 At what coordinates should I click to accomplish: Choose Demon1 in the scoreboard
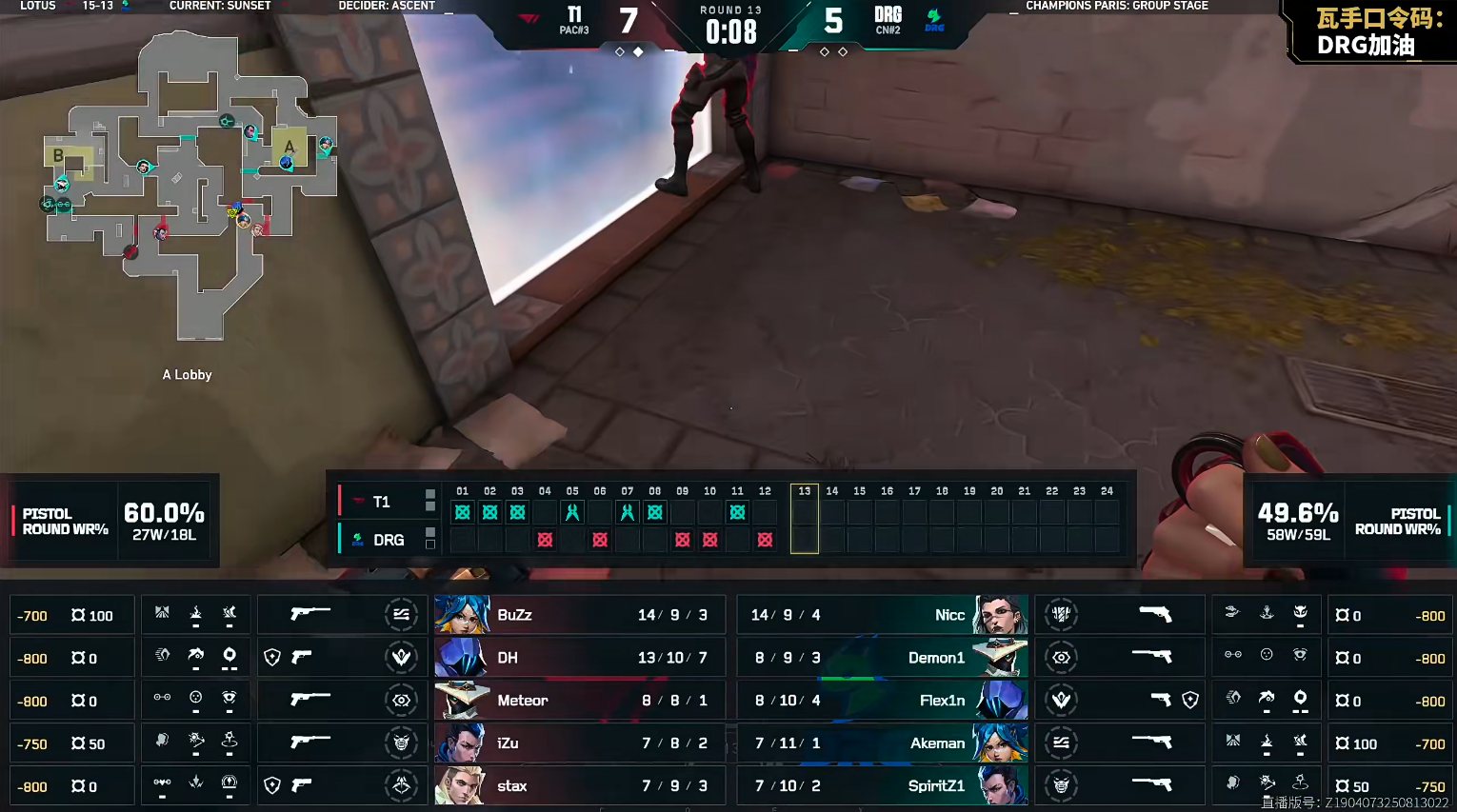(x=882, y=658)
